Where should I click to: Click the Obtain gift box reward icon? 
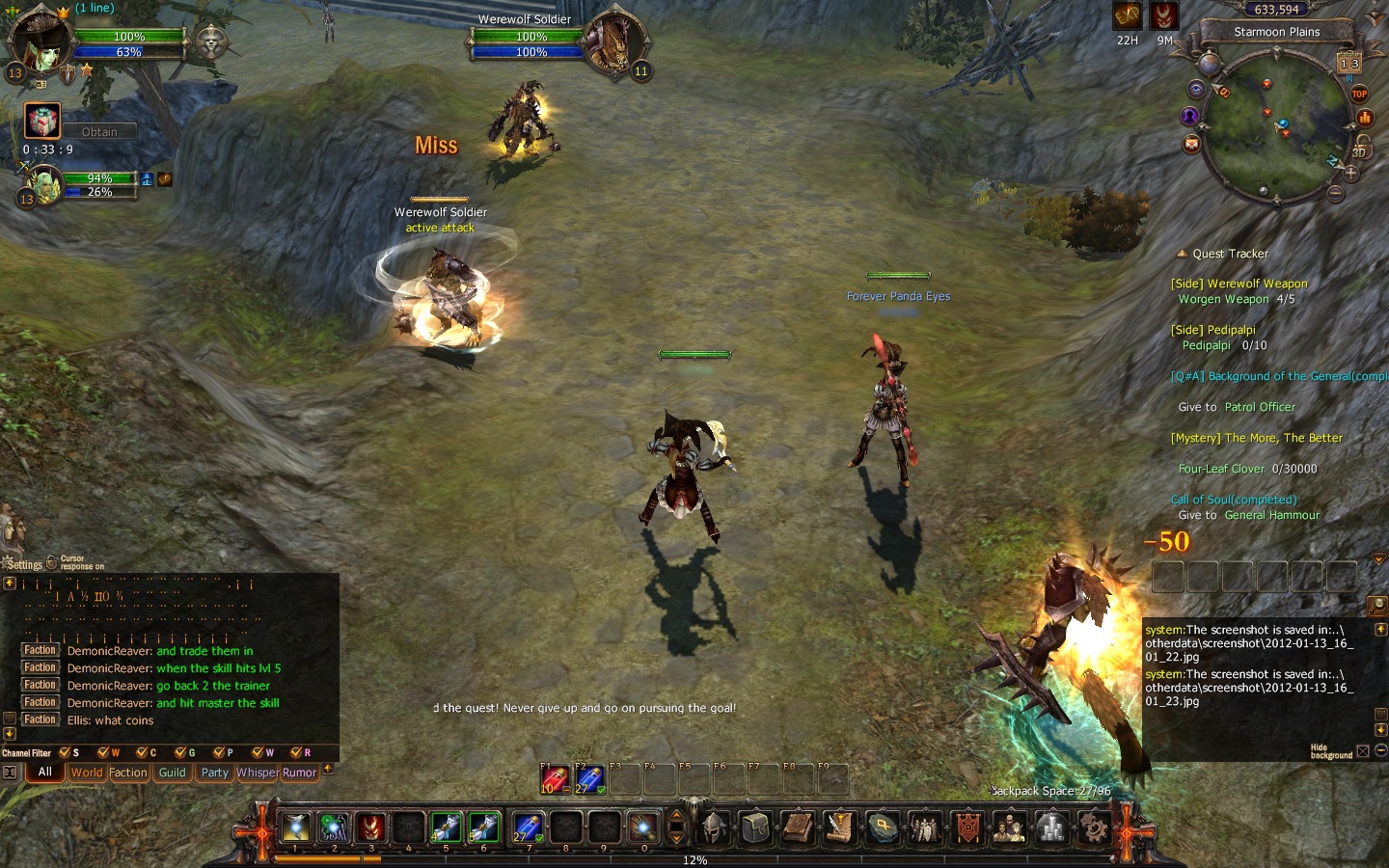pyautogui.click(x=42, y=122)
